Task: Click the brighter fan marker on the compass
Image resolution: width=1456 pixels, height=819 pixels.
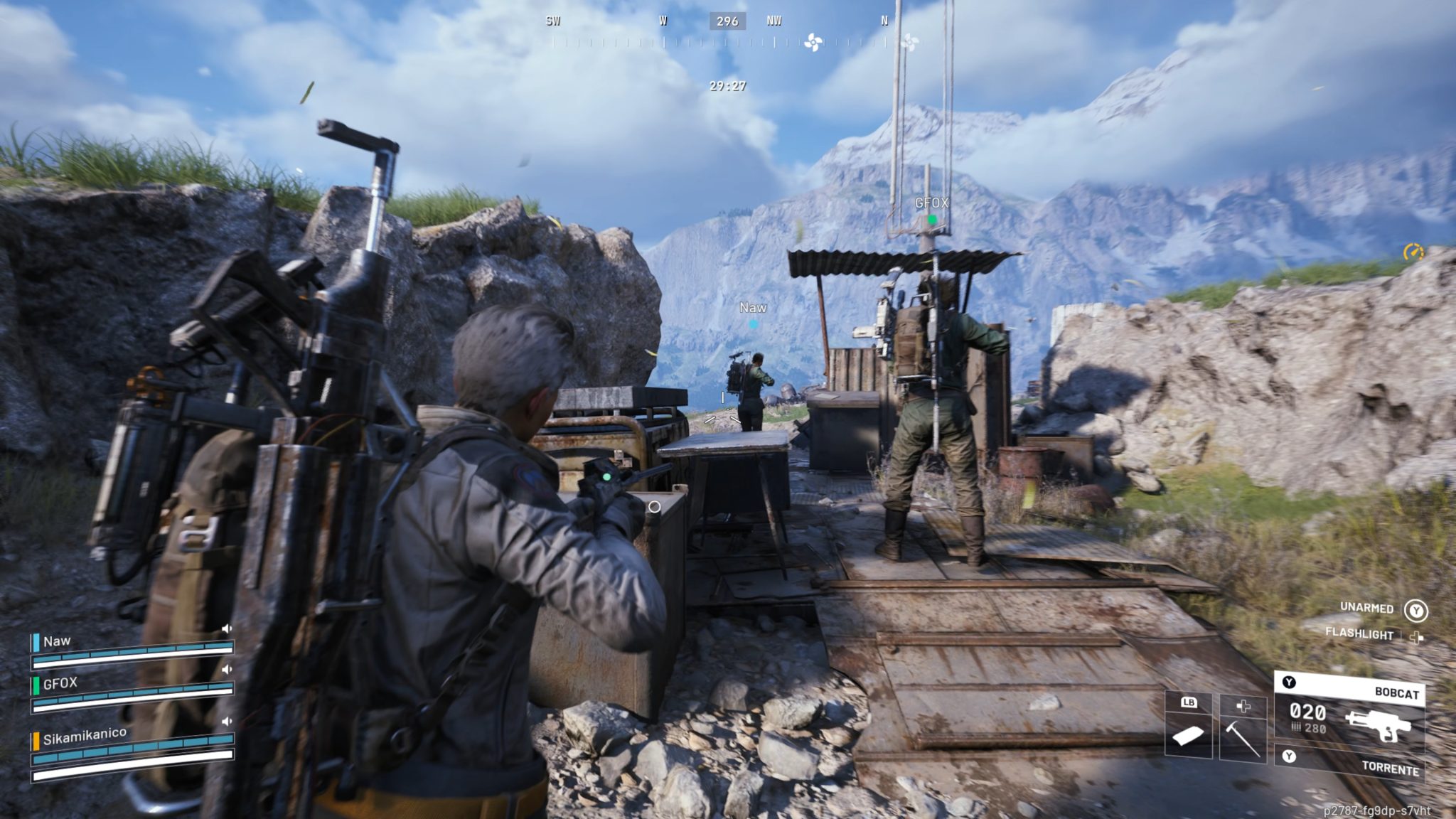Action: tap(813, 43)
